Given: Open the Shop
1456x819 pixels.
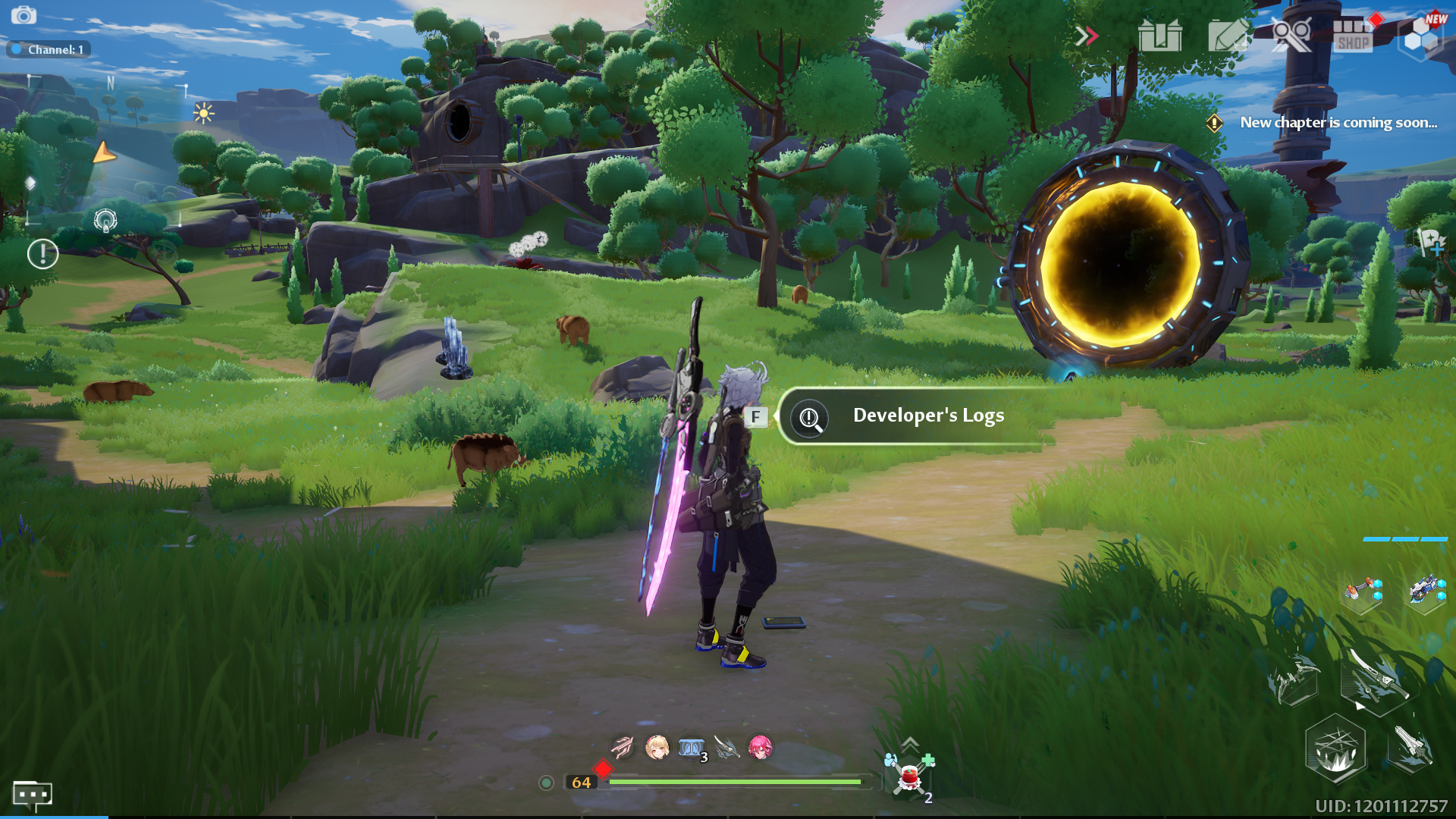Looking at the screenshot, I should point(1354,36).
